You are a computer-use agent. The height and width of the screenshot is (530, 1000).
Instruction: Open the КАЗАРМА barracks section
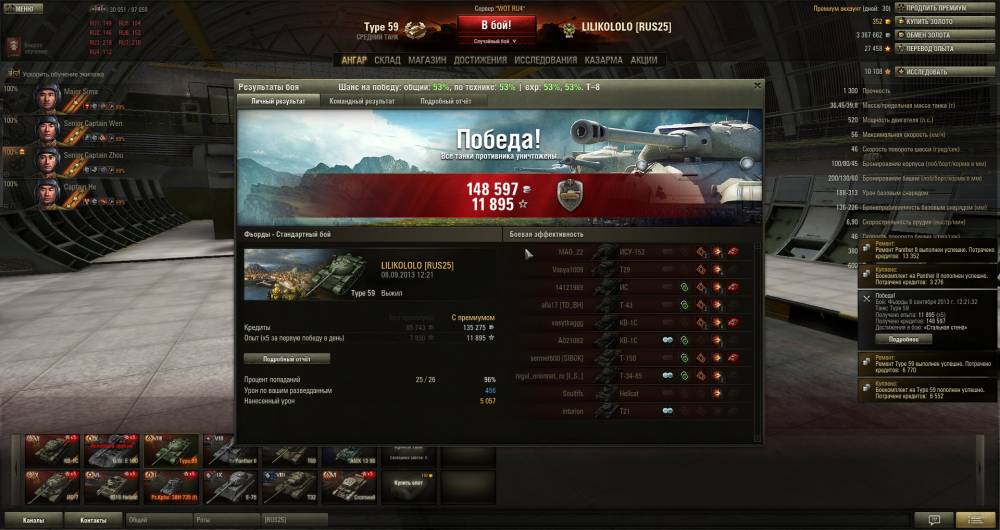(604, 60)
